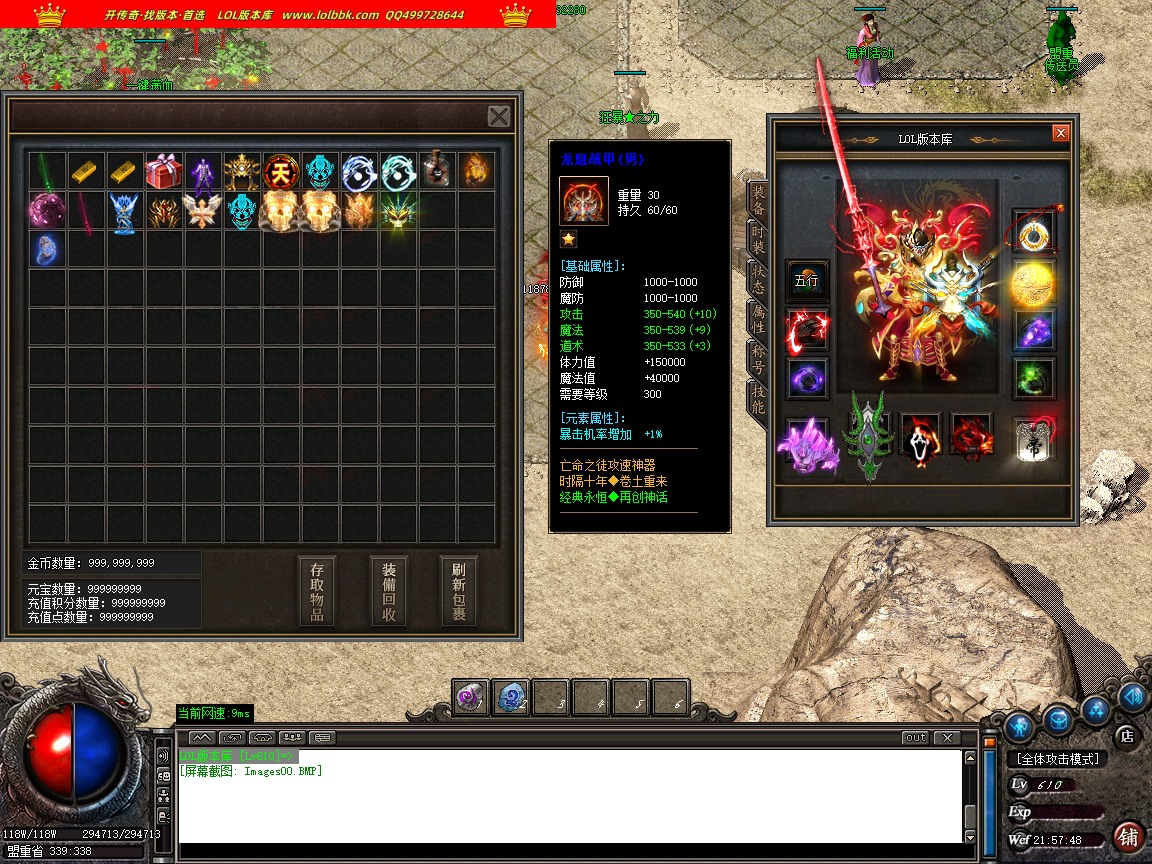Select the golden orb equipment slot
This screenshot has width=1152, height=864.
click(1033, 283)
